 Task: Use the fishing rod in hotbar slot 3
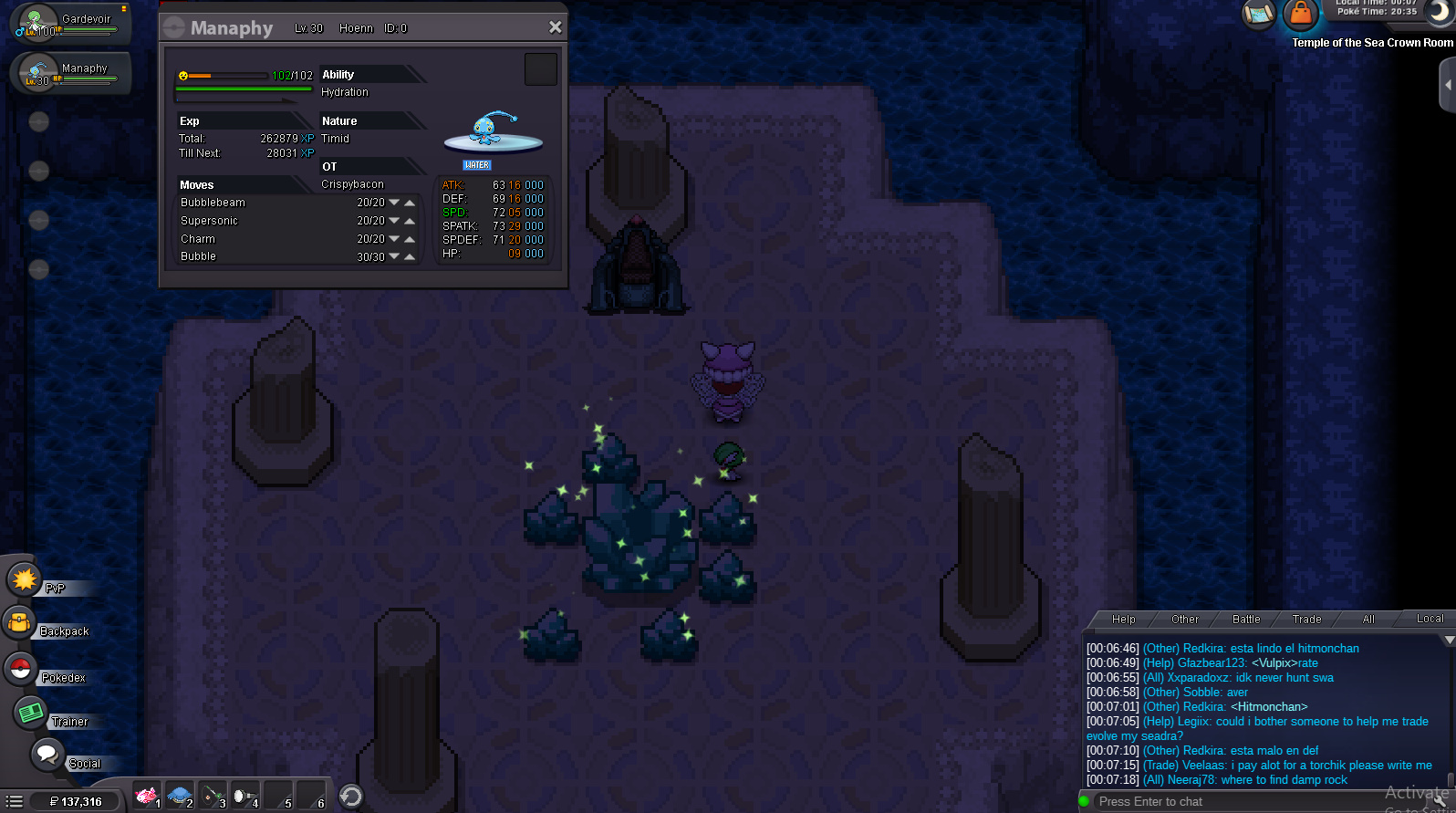[x=213, y=796]
